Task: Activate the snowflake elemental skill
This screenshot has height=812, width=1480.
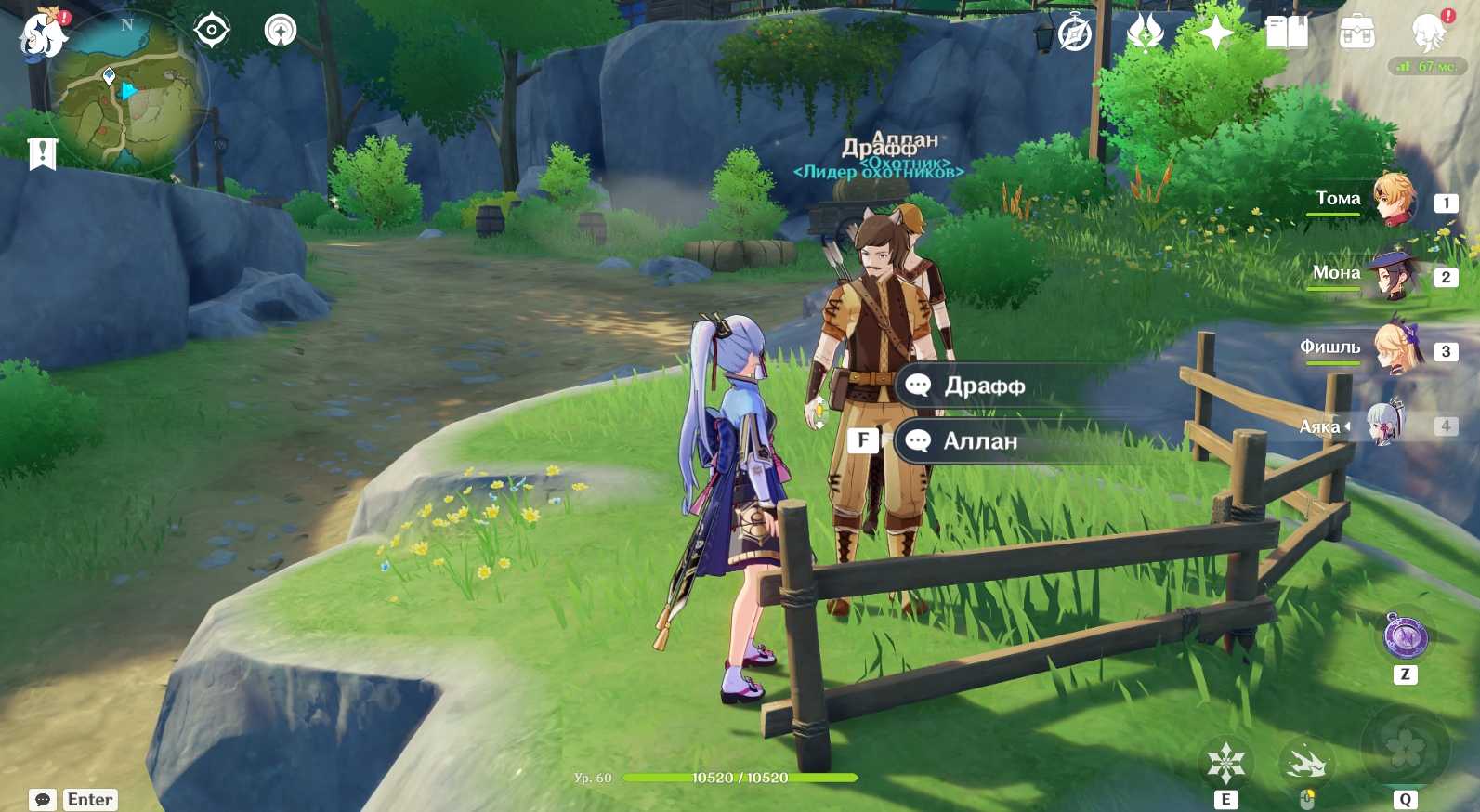Action: (x=1225, y=764)
